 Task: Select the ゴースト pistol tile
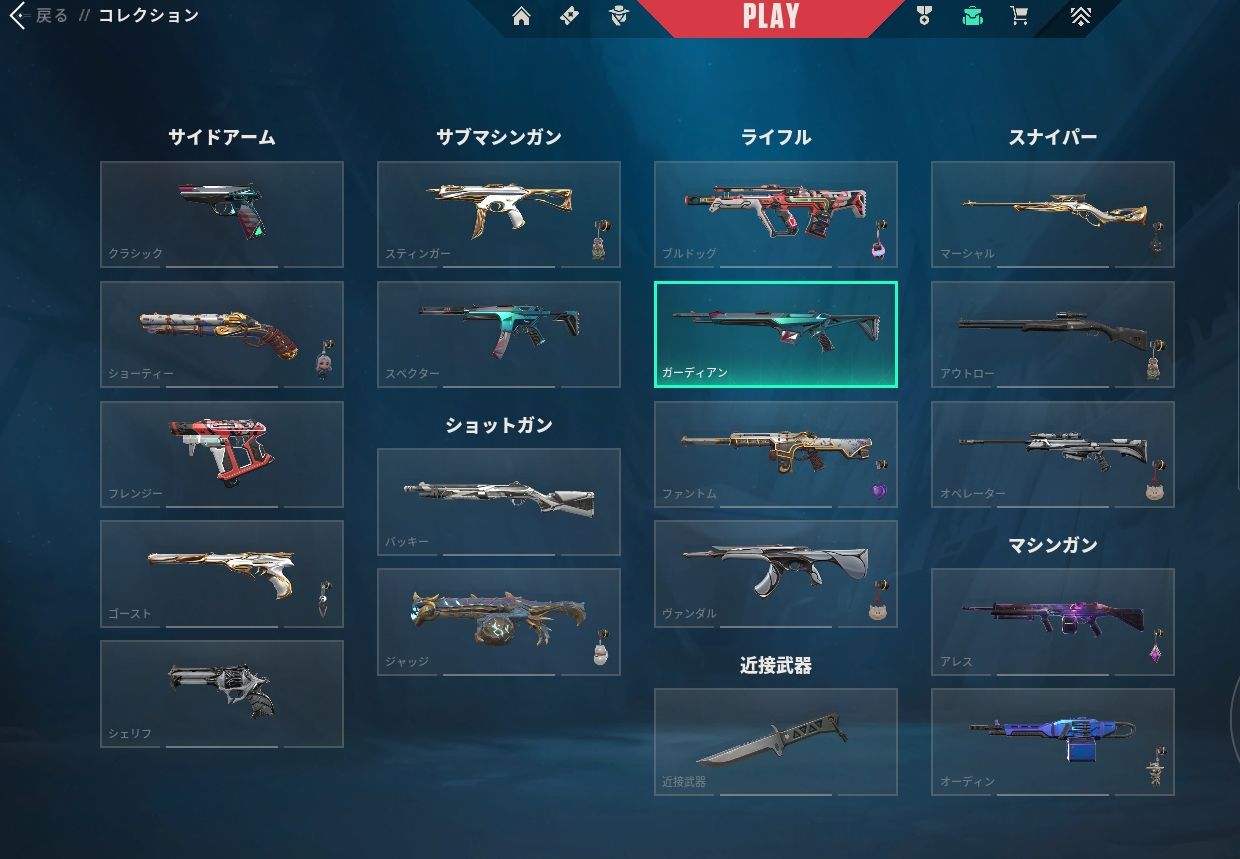pyautogui.click(x=221, y=573)
